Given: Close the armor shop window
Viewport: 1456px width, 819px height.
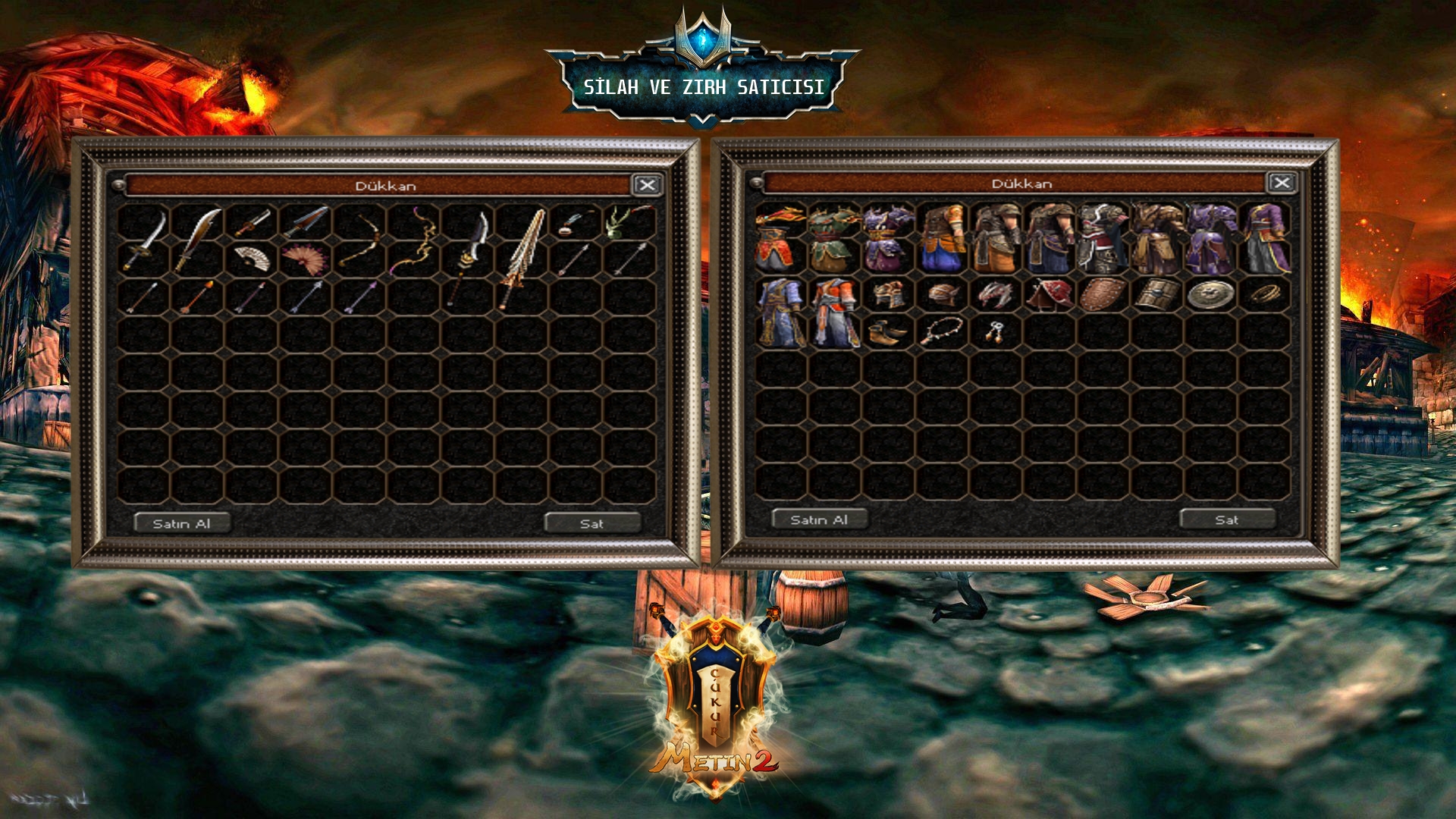Looking at the screenshot, I should (x=1281, y=183).
